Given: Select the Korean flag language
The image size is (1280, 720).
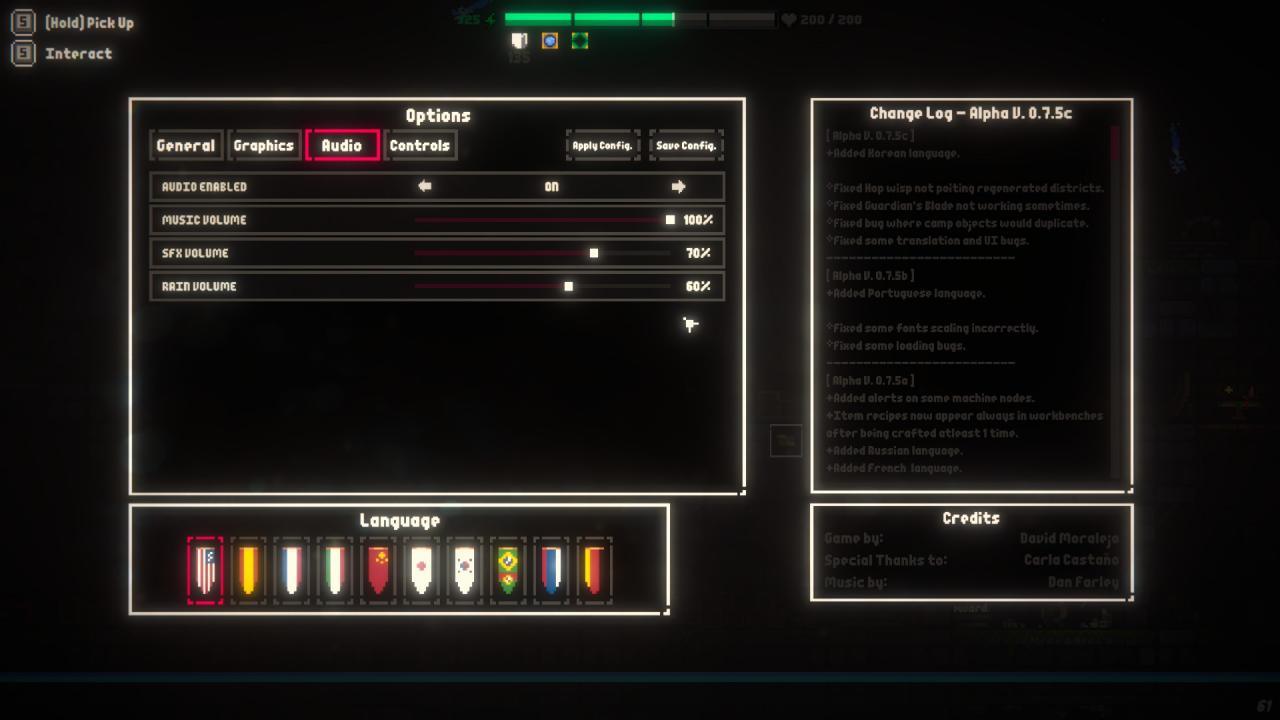Looking at the screenshot, I should [x=464, y=570].
